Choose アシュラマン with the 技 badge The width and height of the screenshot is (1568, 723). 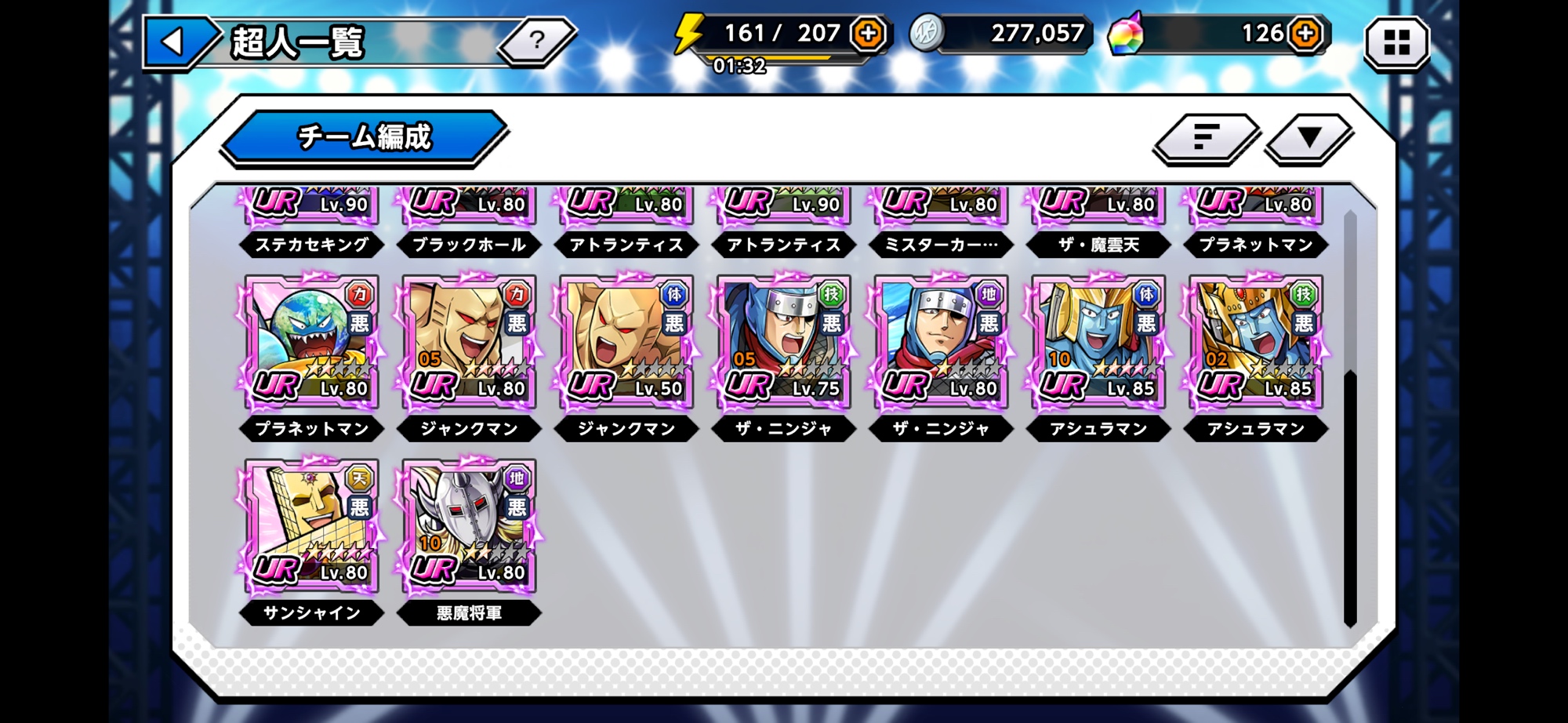1256,343
